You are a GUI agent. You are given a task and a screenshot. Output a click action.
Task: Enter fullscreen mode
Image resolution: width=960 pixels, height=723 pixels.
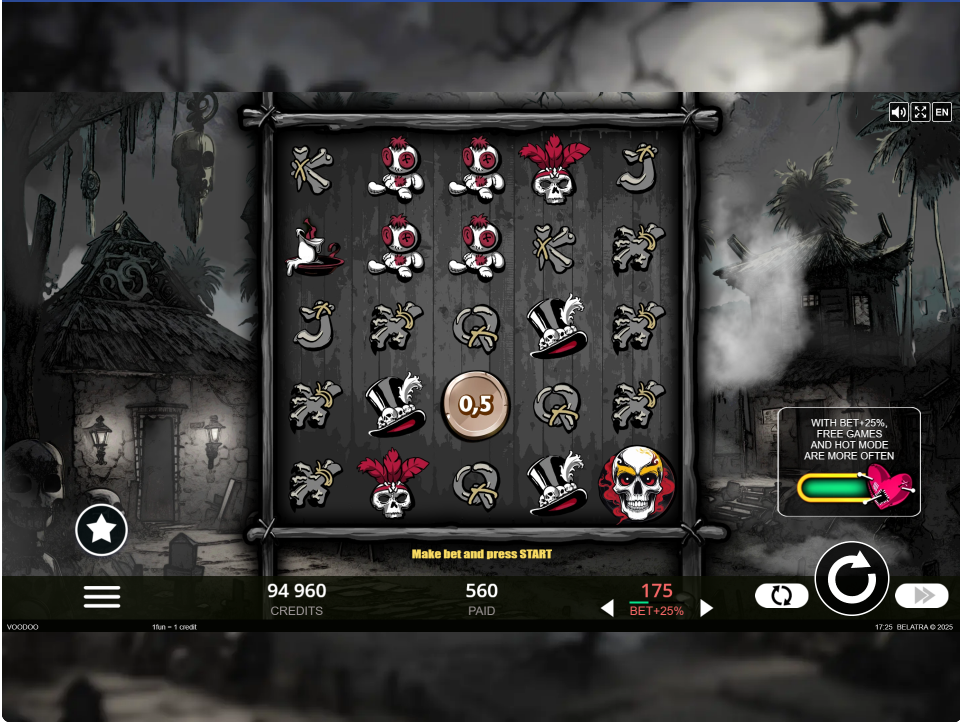920,112
